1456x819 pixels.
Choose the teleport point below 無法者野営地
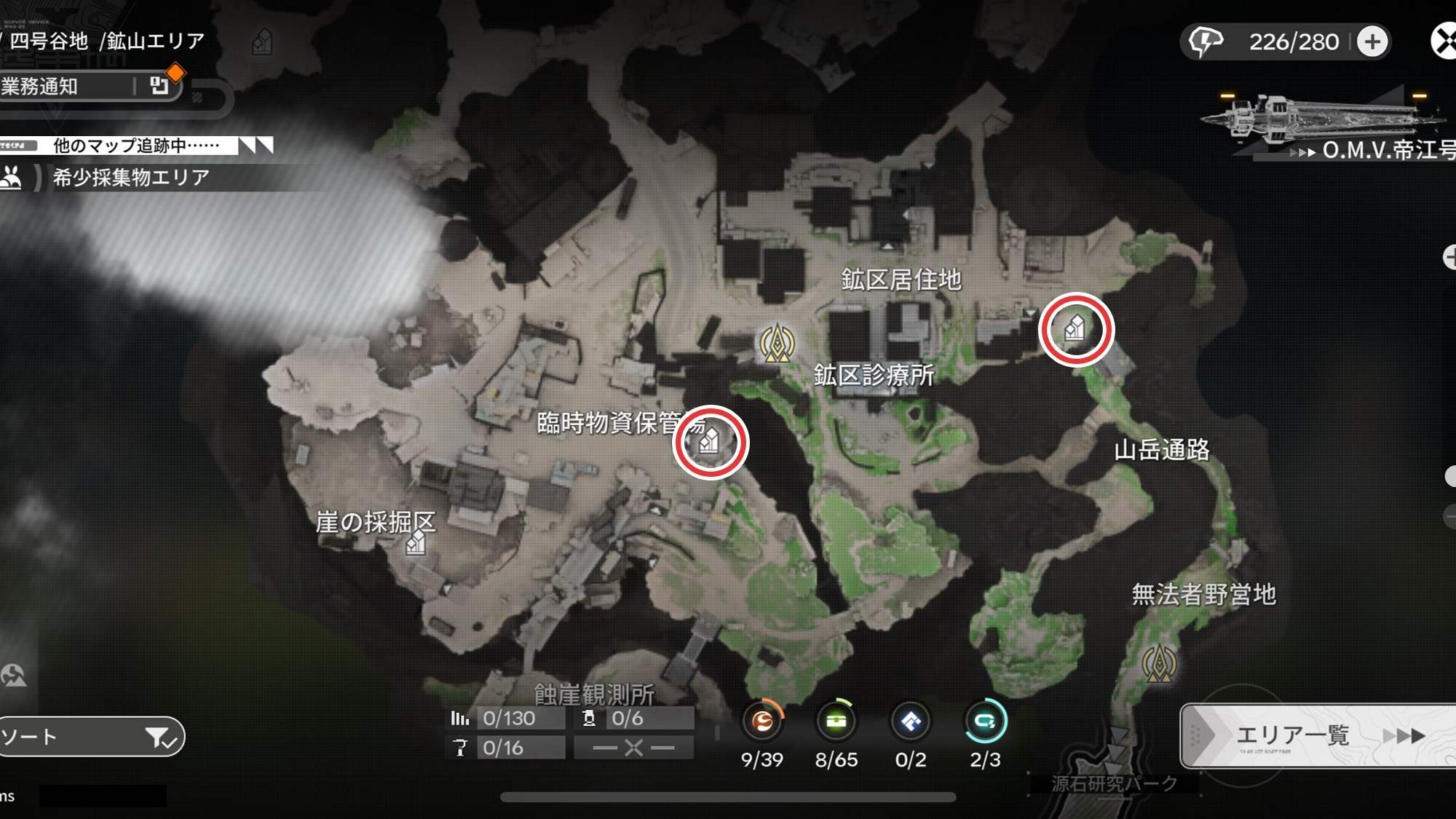[1159, 663]
